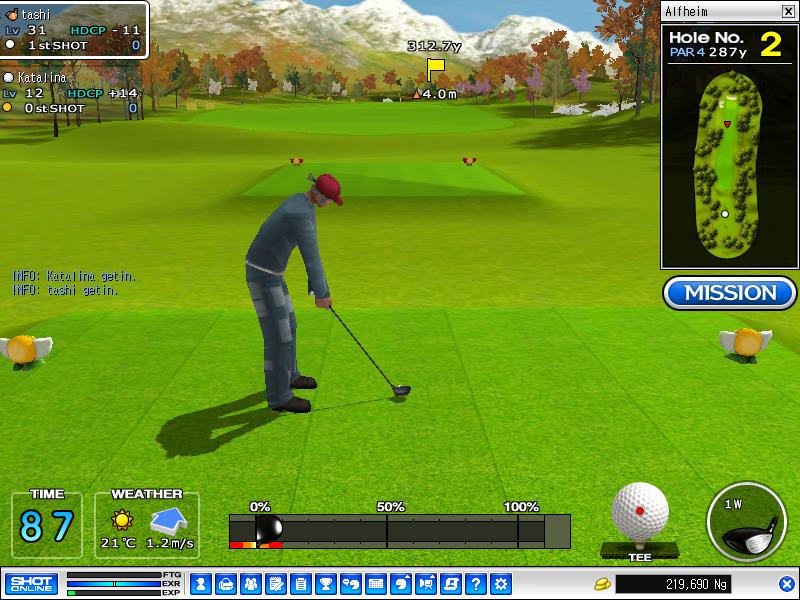Screen dimensions: 800x600
Task: Open the camera view icon
Action: [426, 583]
